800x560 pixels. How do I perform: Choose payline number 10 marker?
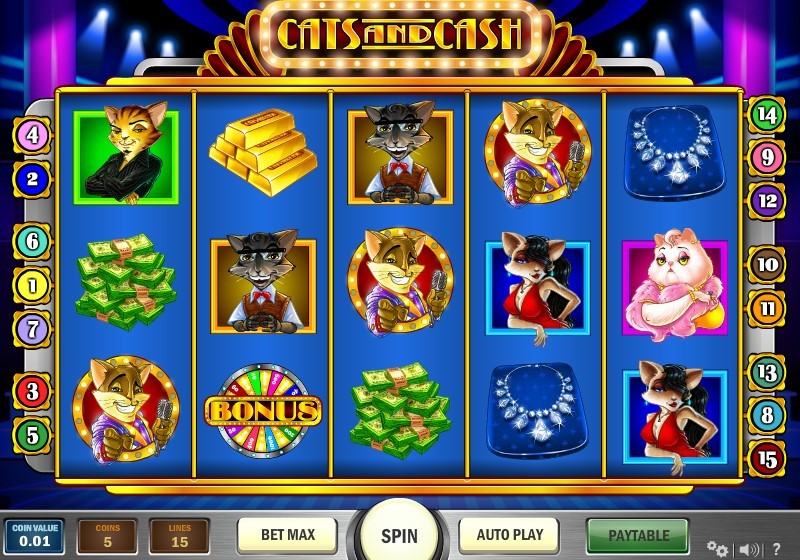pyautogui.click(x=767, y=265)
